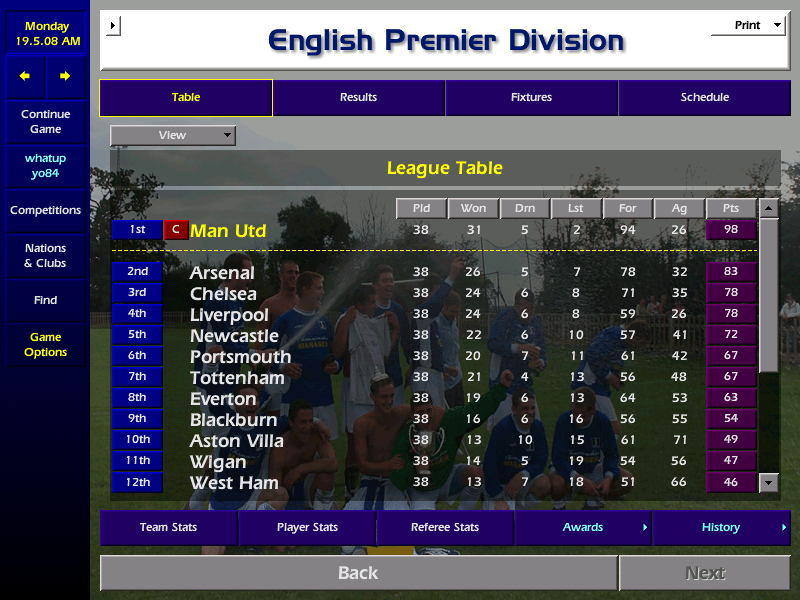Show the Schedule tab
800x600 pixels.
(704, 98)
